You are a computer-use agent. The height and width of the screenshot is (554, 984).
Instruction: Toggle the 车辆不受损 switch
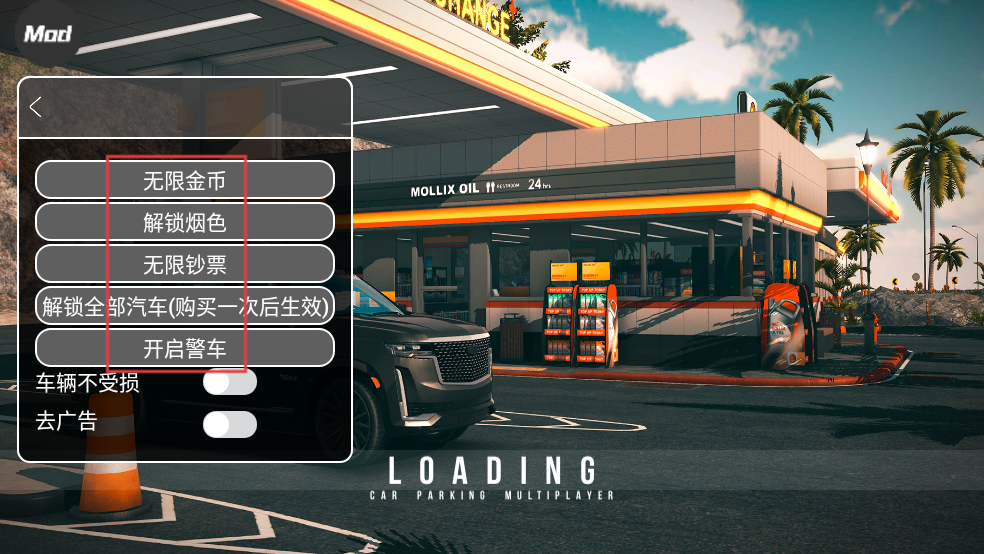(229, 382)
